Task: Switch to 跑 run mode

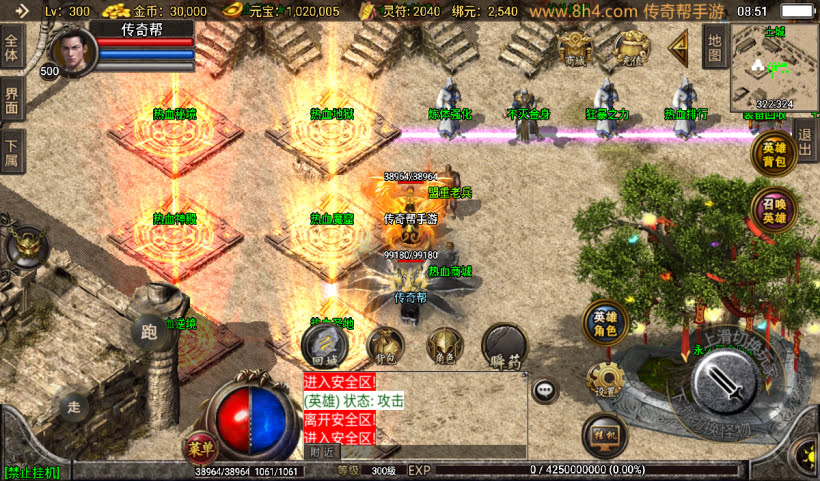Action: 150,332
